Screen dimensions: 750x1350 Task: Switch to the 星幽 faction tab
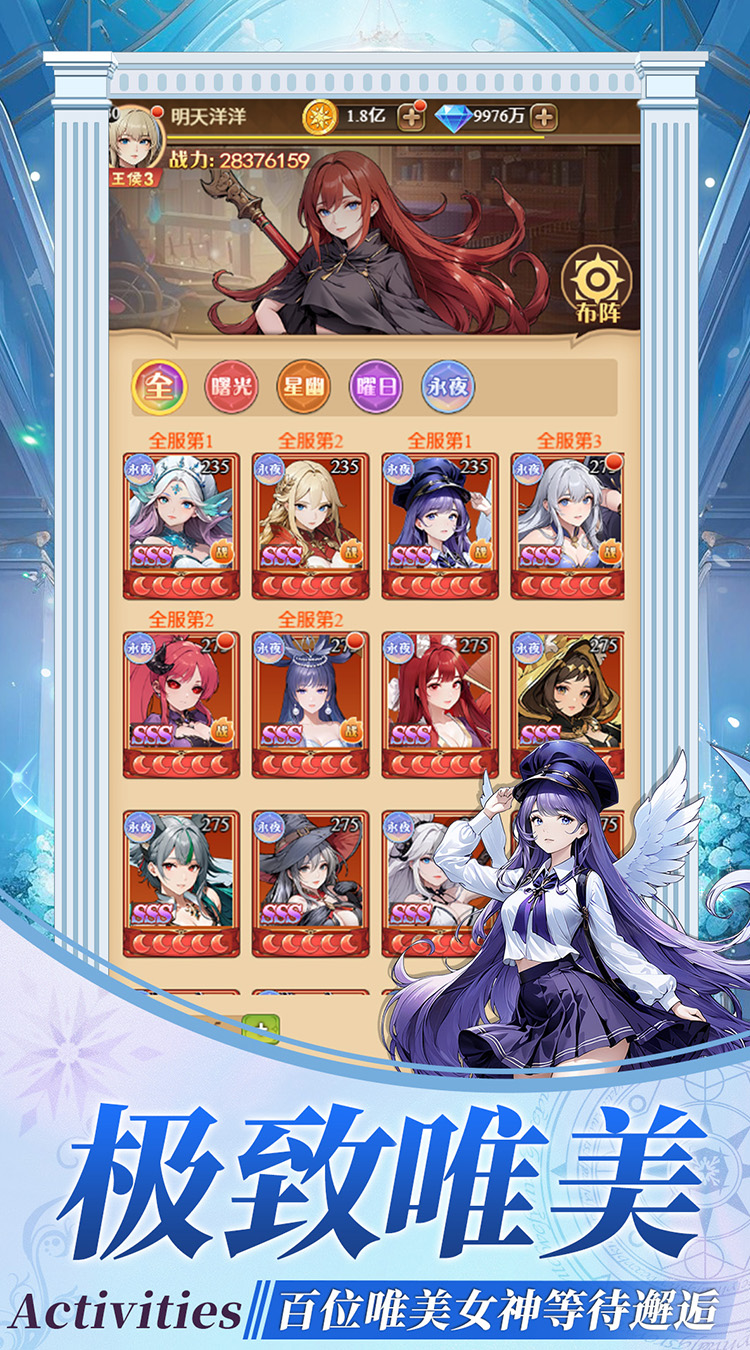click(x=303, y=388)
